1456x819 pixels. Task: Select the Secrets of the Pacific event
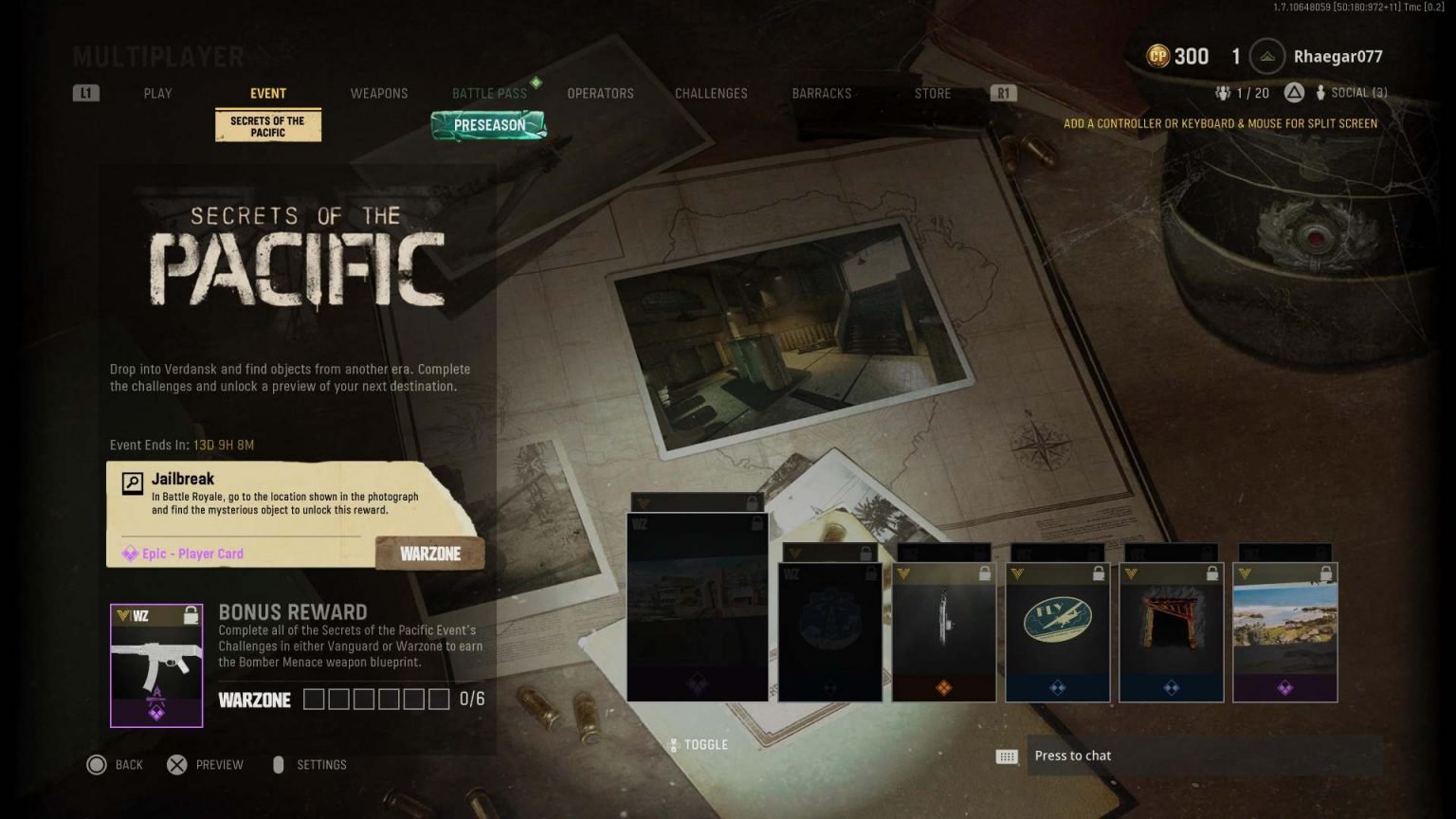tap(268, 126)
